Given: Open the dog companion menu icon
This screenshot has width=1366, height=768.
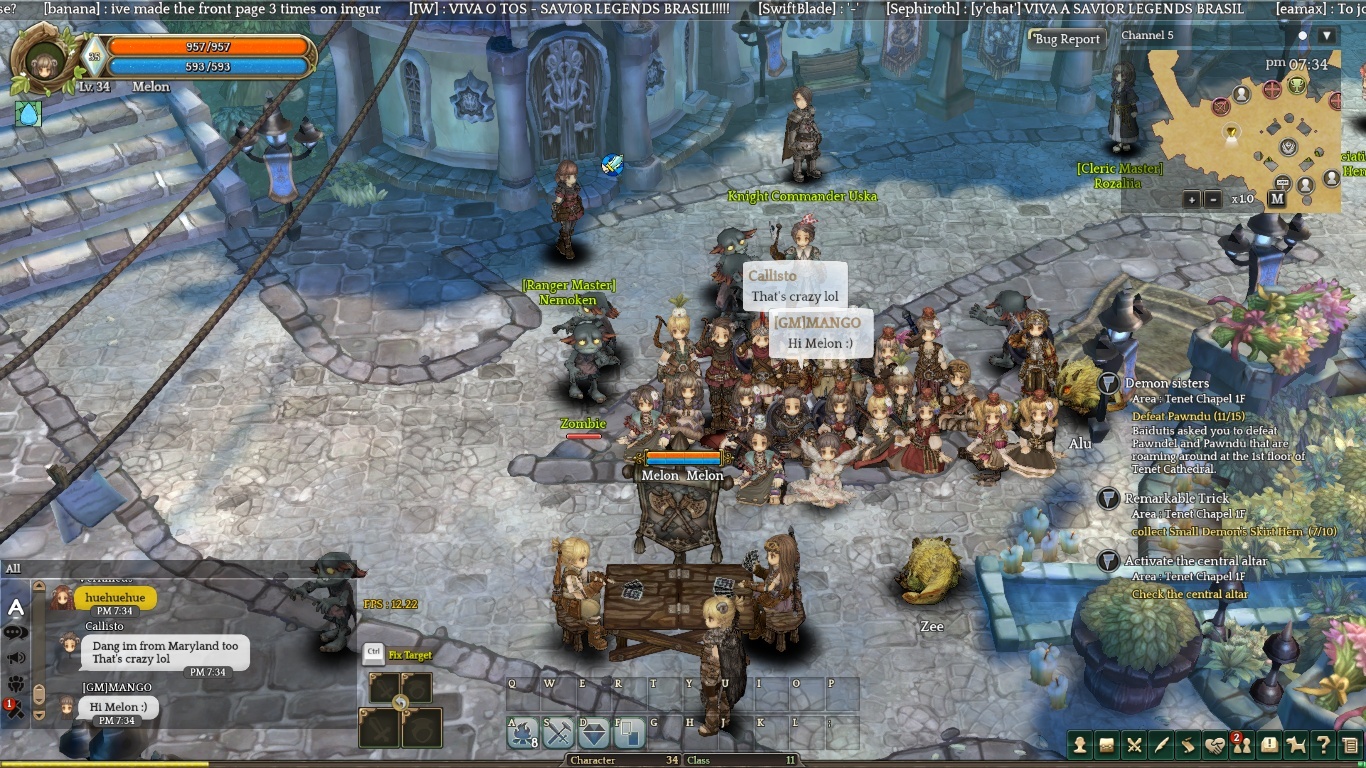Looking at the screenshot, I should tap(1296, 744).
